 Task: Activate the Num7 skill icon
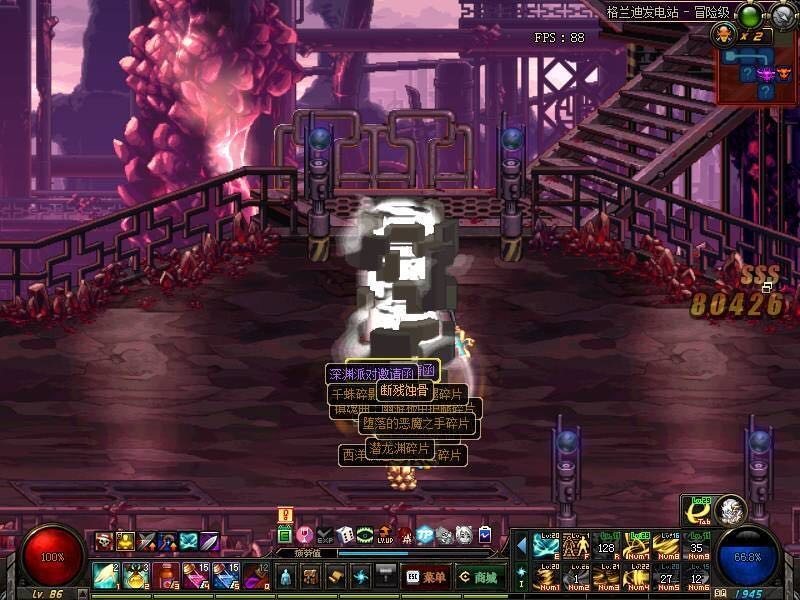pyautogui.click(x=636, y=546)
